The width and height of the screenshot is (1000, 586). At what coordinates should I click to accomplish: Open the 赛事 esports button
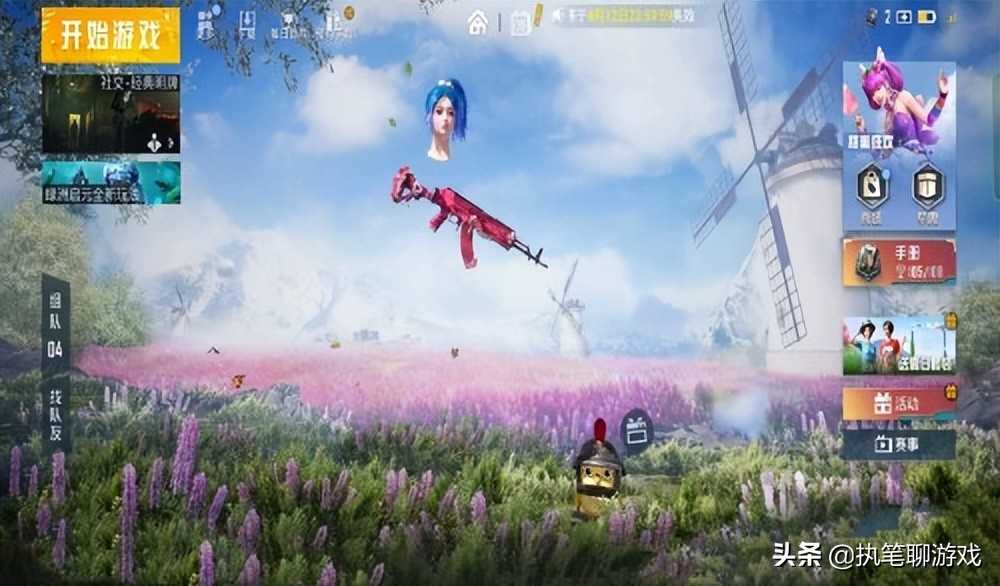pyautogui.click(x=898, y=444)
